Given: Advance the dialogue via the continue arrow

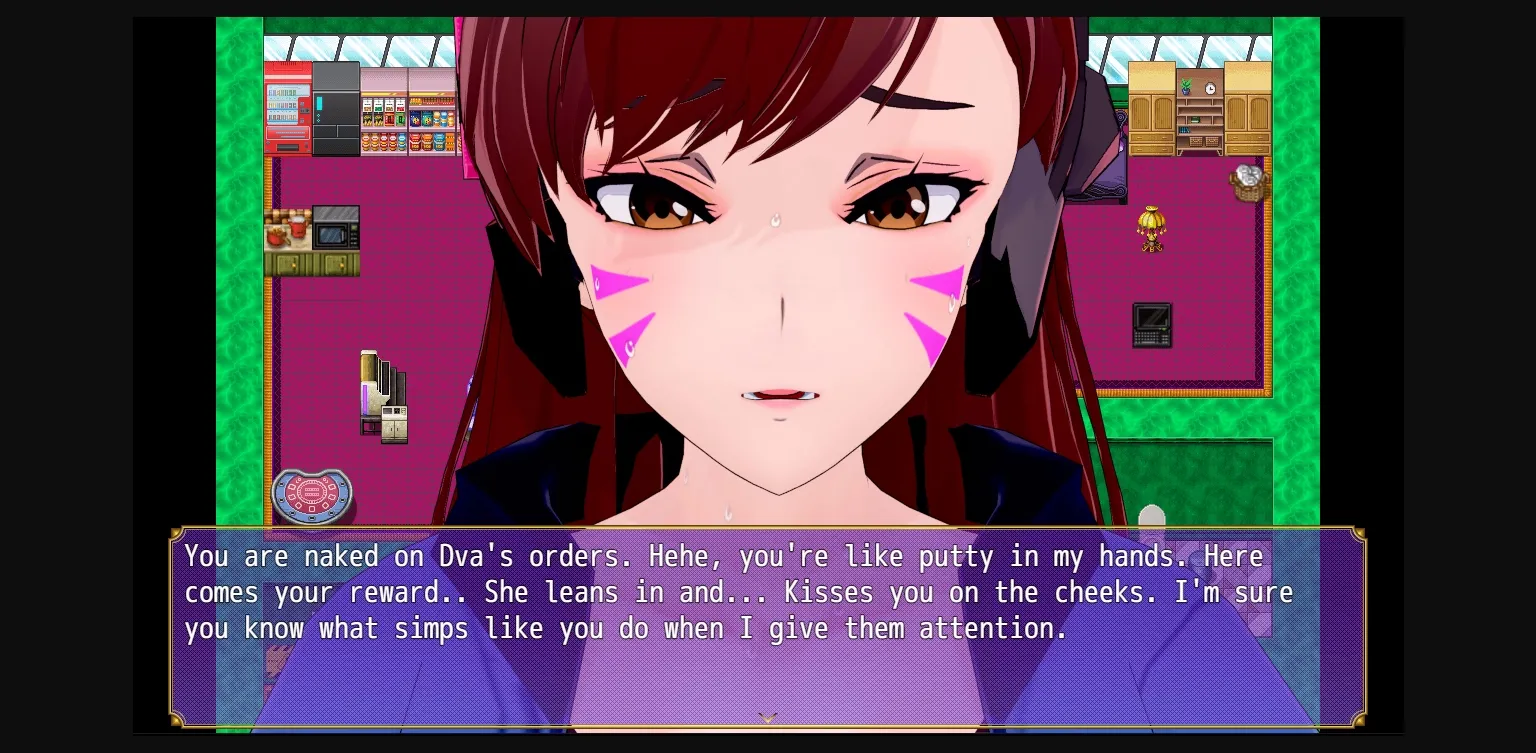Looking at the screenshot, I should click(767, 717).
